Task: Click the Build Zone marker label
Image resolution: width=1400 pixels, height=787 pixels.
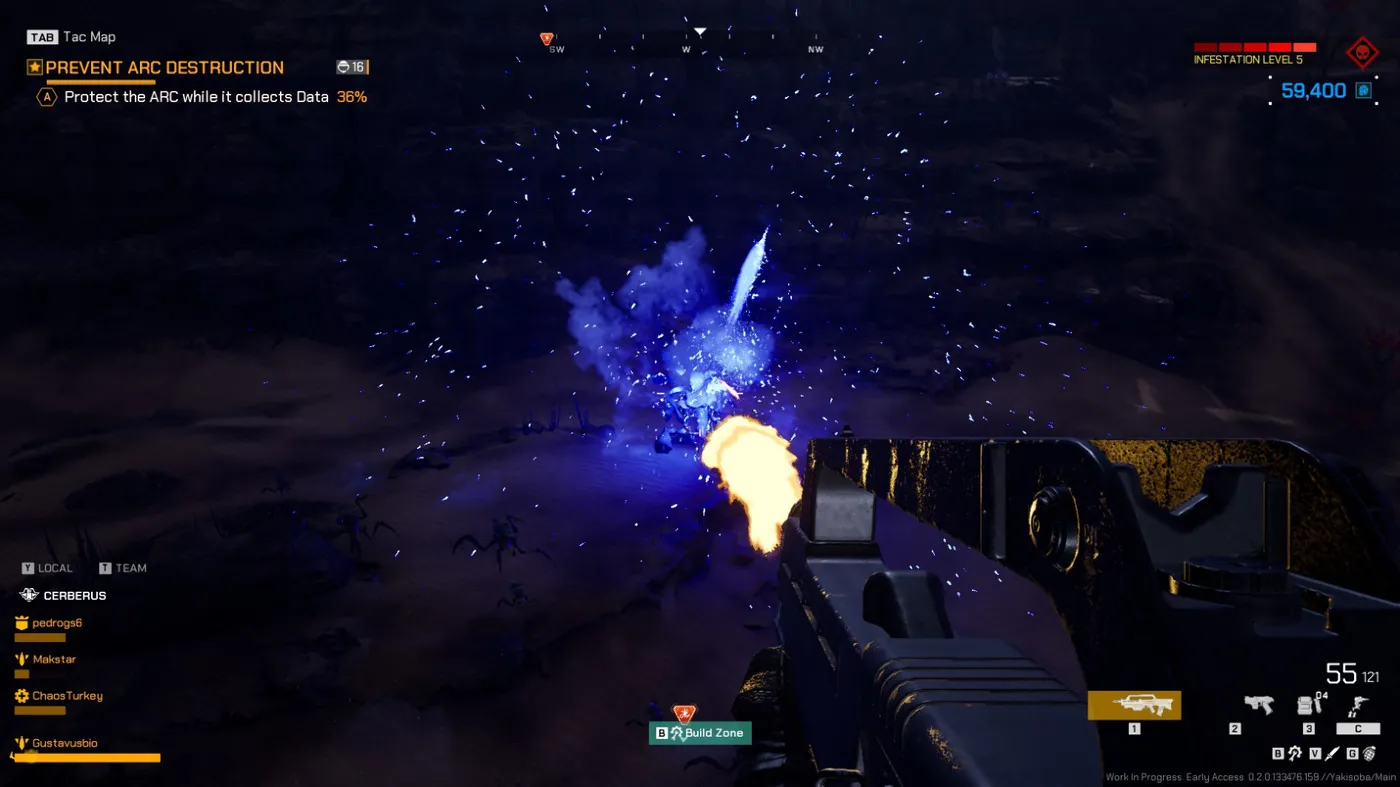Action: 713,733
